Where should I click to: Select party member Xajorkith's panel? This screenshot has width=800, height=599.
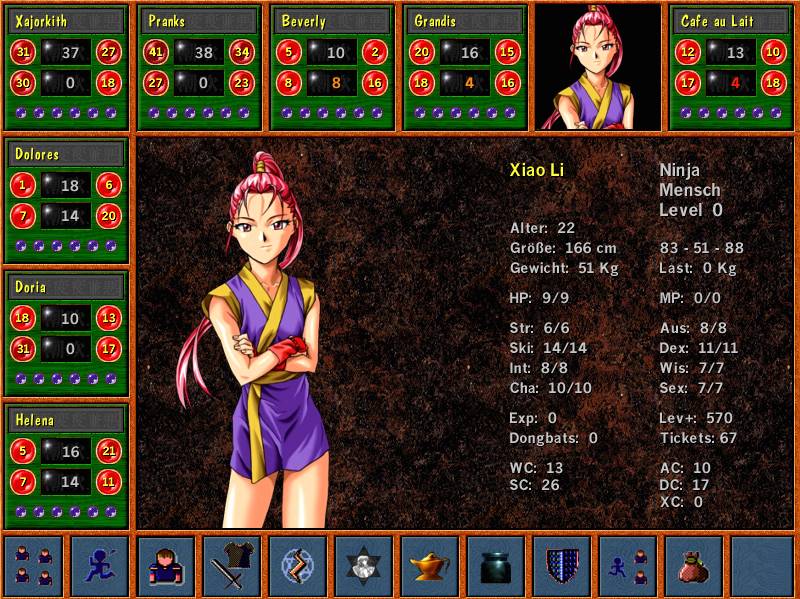67,66
